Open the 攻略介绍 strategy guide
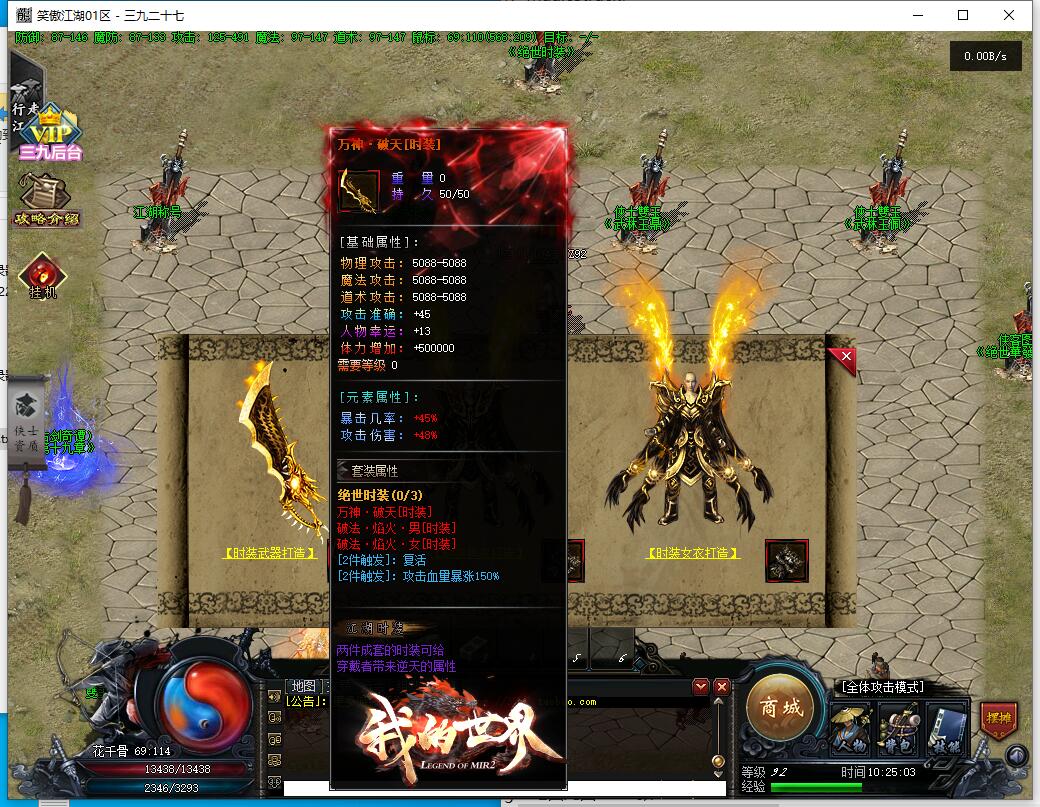The height and width of the screenshot is (807, 1040). pyautogui.click(x=46, y=198)
